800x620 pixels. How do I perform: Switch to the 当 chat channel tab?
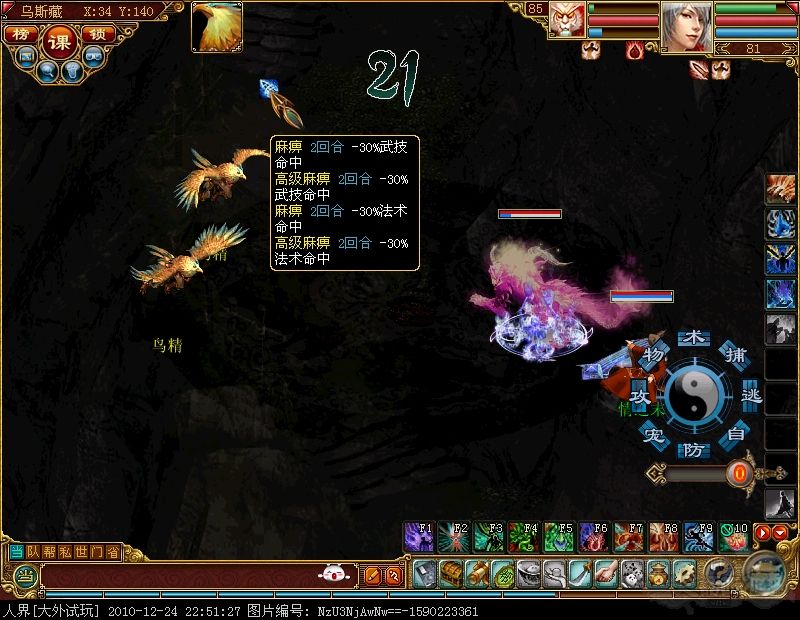click(17, 551)
